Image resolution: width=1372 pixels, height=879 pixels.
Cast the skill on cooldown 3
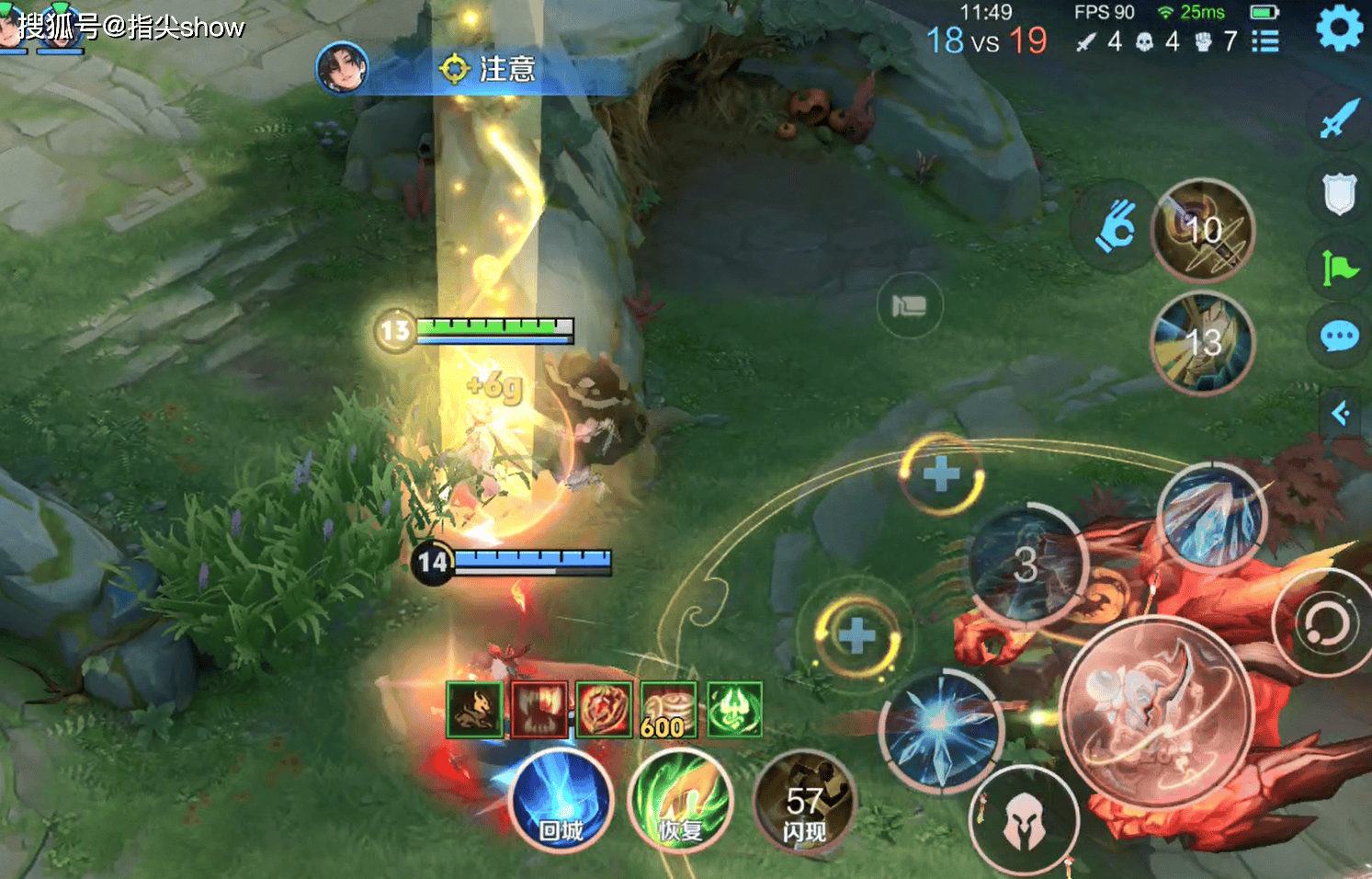1026,564
